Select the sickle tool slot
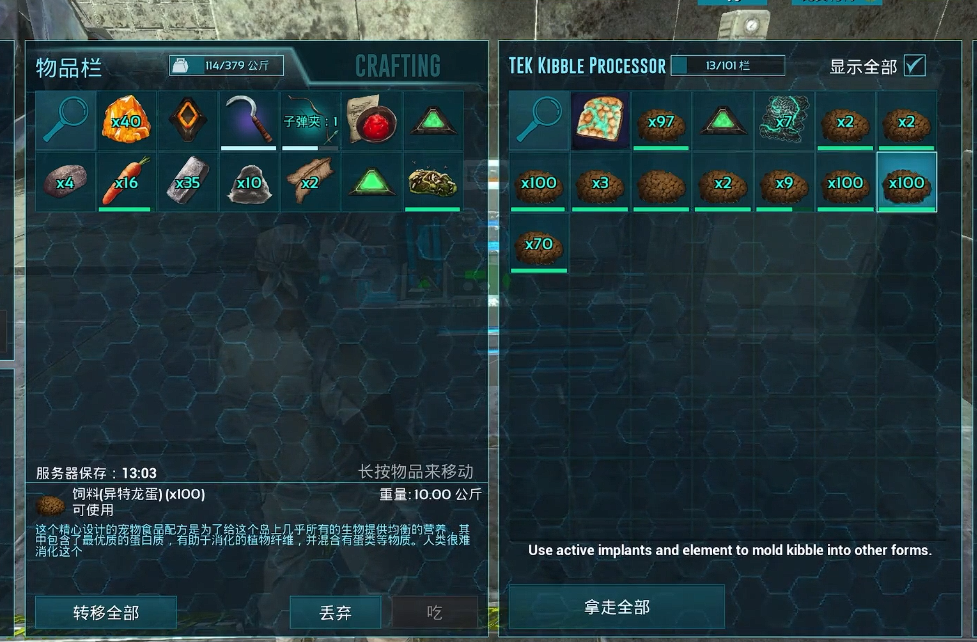Screen dimensions: 977x642 coord(249,121)
